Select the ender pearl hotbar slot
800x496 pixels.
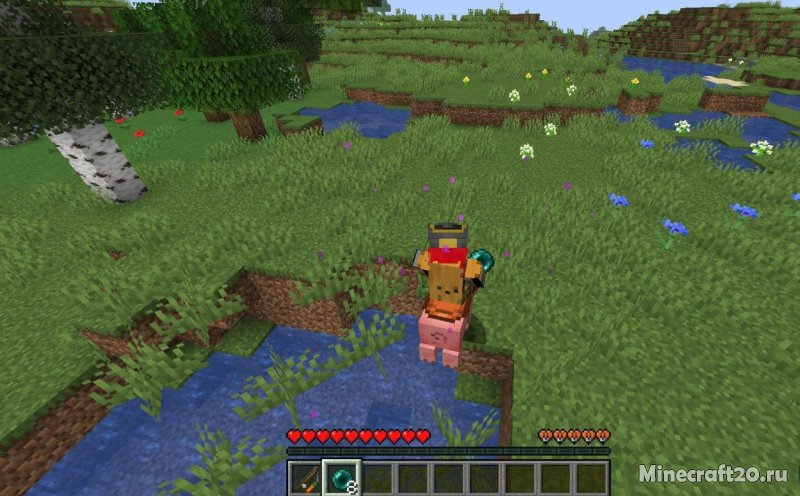341,478
